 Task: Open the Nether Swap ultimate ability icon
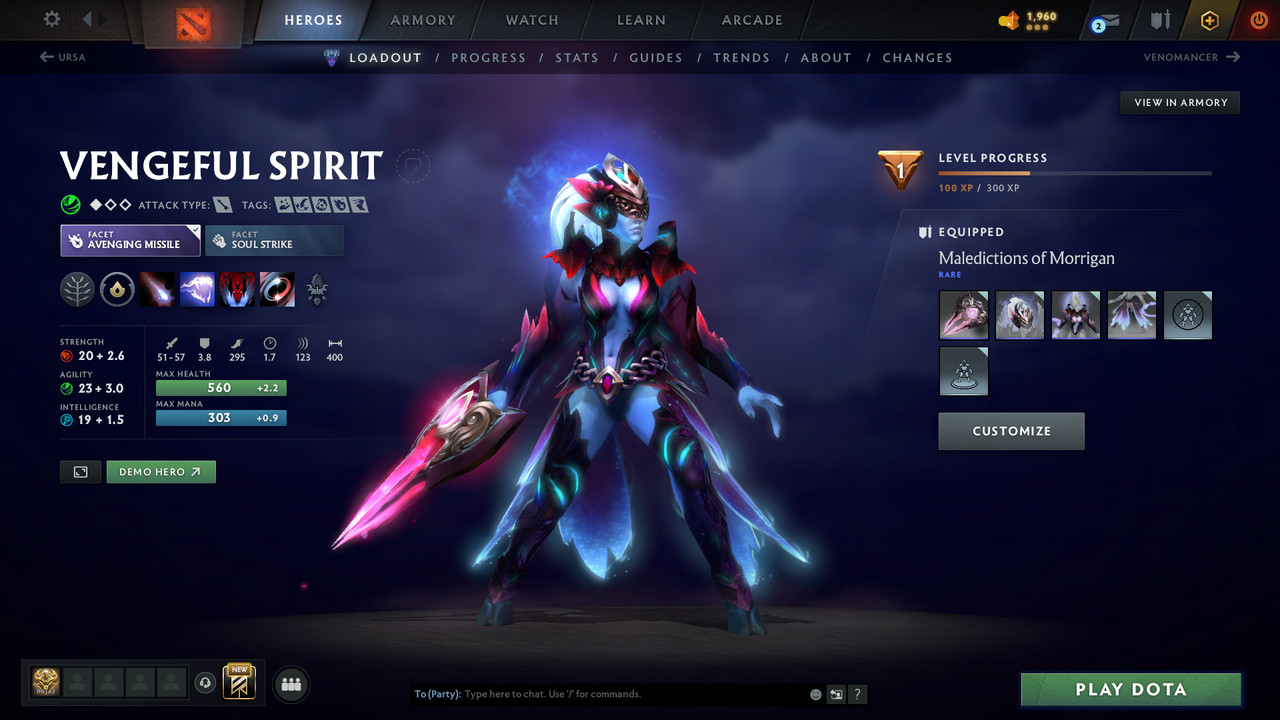point(277,289)
